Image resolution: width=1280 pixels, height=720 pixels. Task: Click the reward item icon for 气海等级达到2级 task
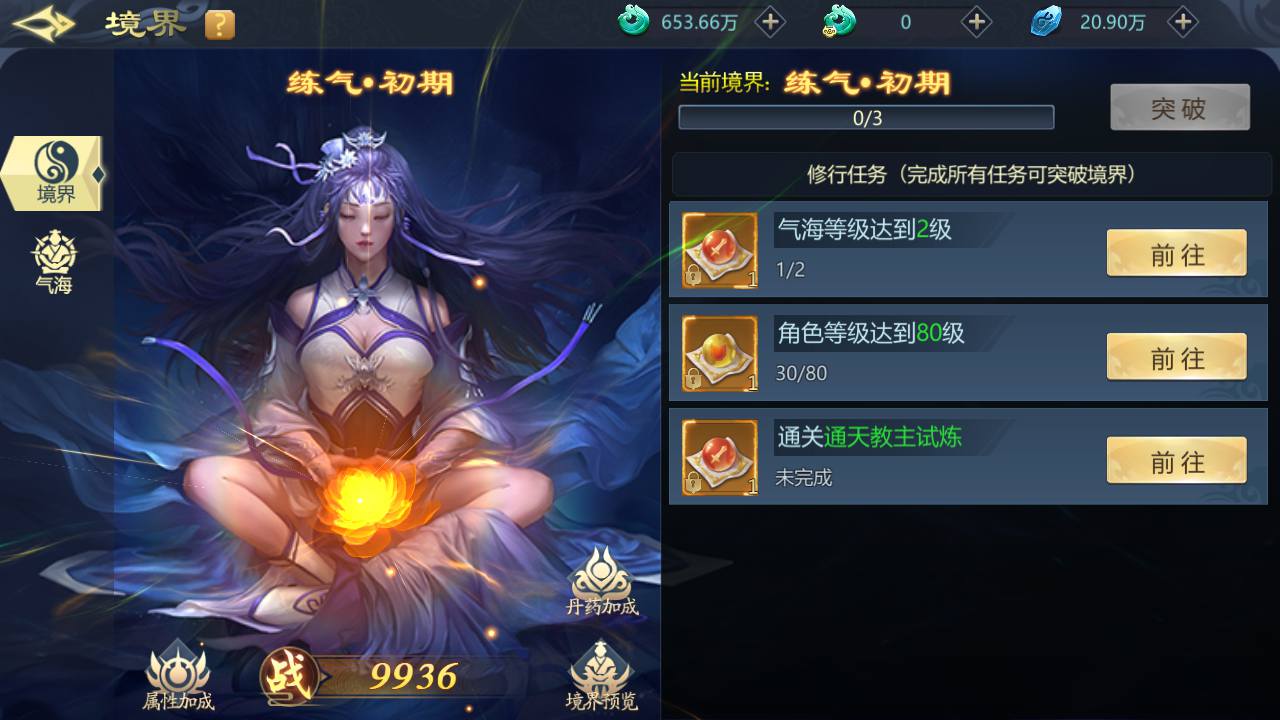[x=719, y=250]
